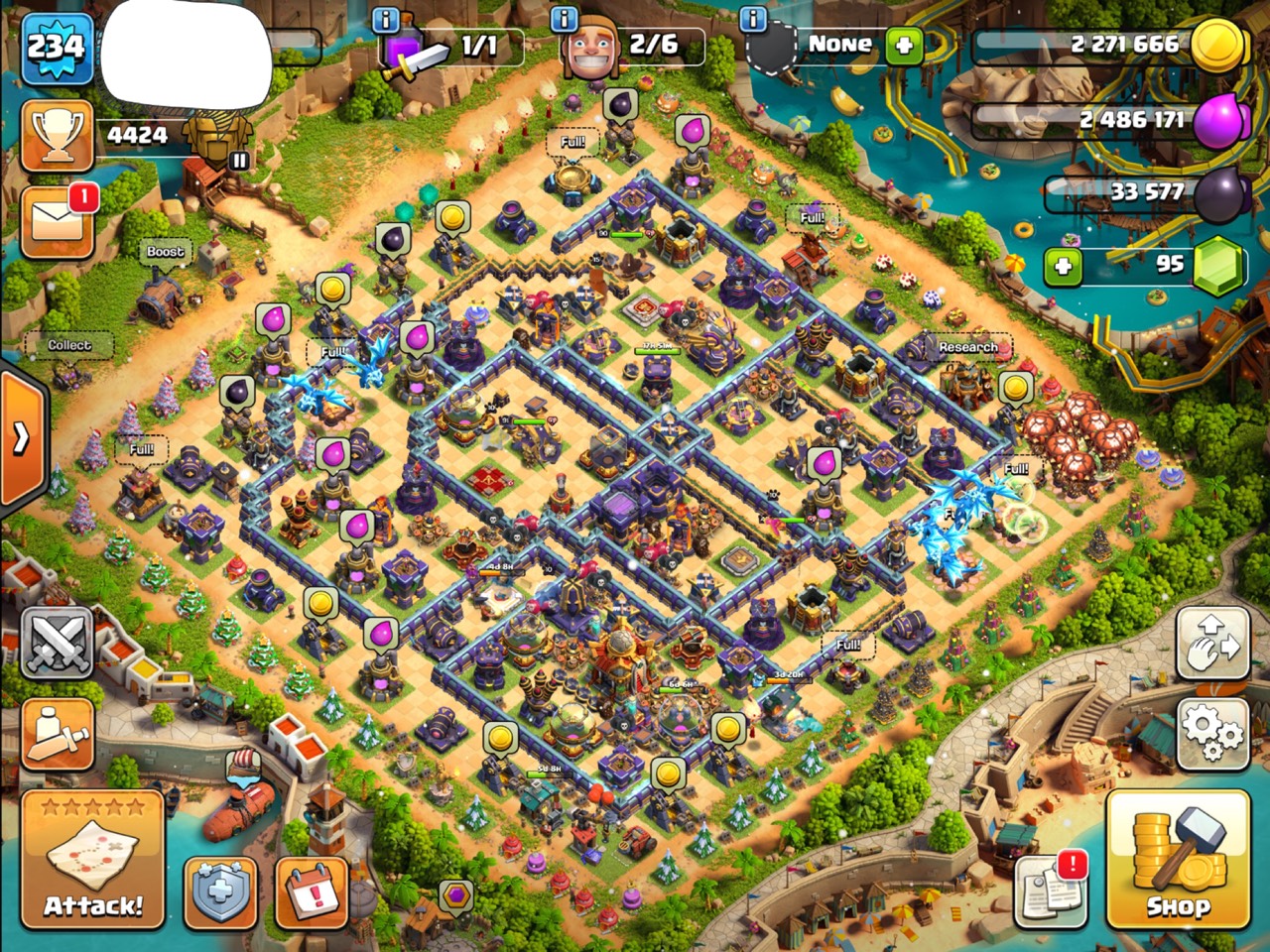Pause trophy progress with the pause button
This screenshot has height=952, width=1270.
tap(238, 159)
